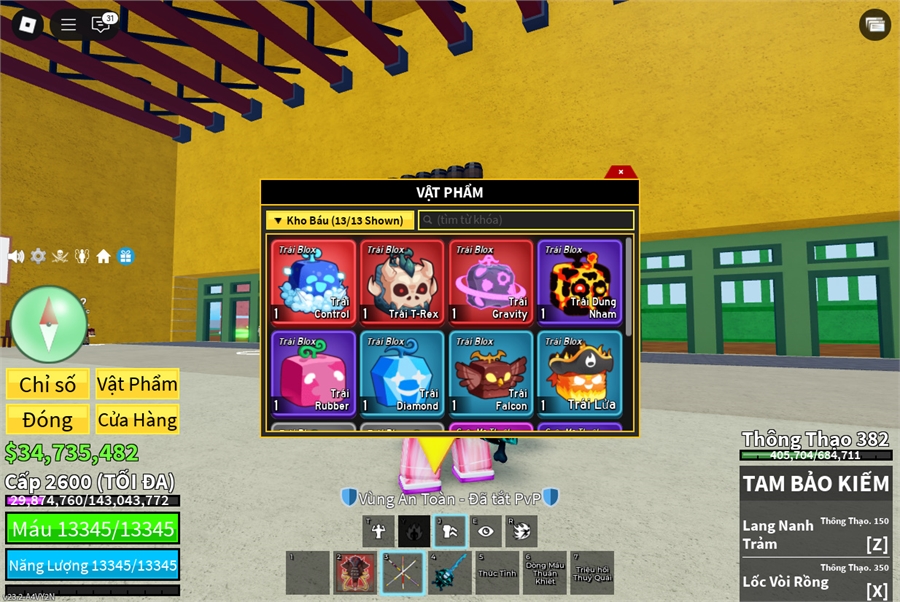Select the crossed swords hotbar slot
Viewport: 900px width, 602px height.
point(401,573)
